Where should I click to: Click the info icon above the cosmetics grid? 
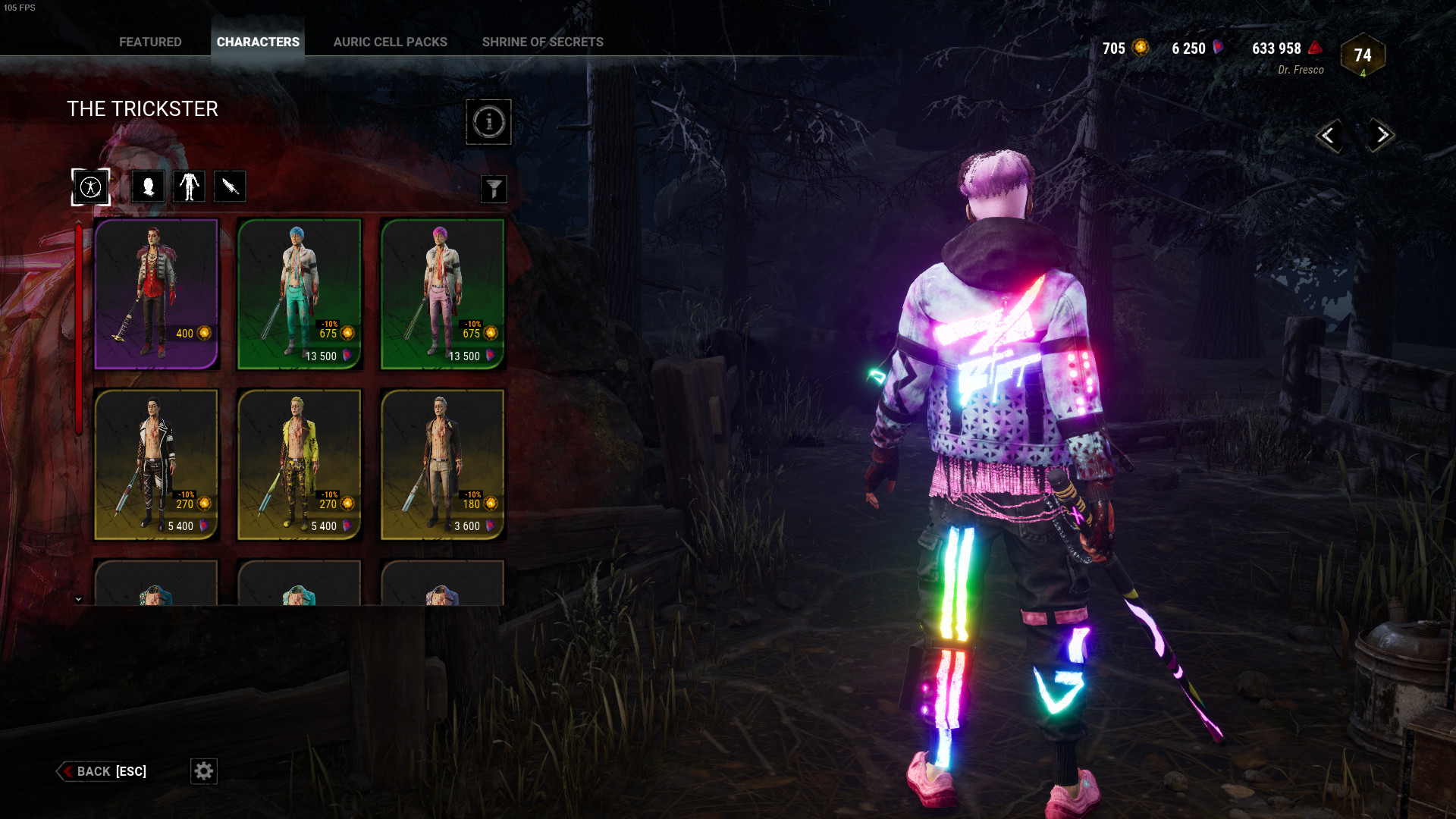pyautogui.click(x=489, y=122)
